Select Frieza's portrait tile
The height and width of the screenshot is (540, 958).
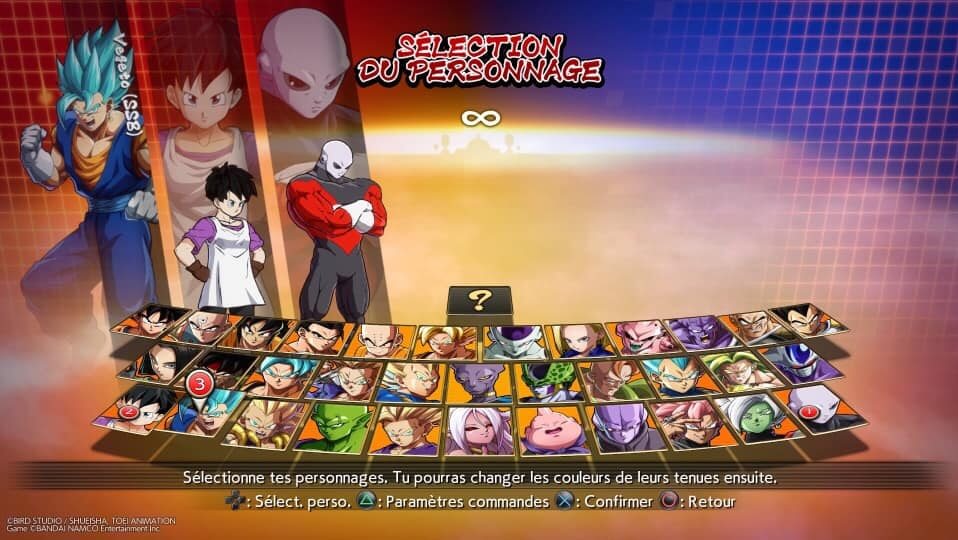(515, 340)
